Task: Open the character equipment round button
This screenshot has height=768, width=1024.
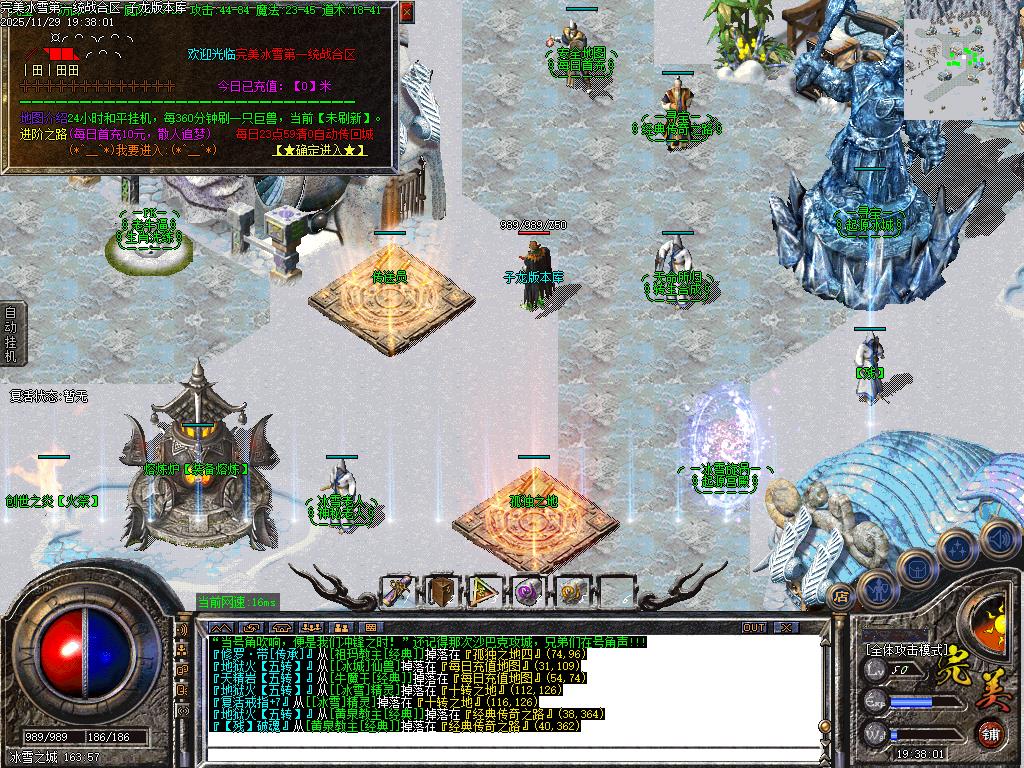Action: 878,589
